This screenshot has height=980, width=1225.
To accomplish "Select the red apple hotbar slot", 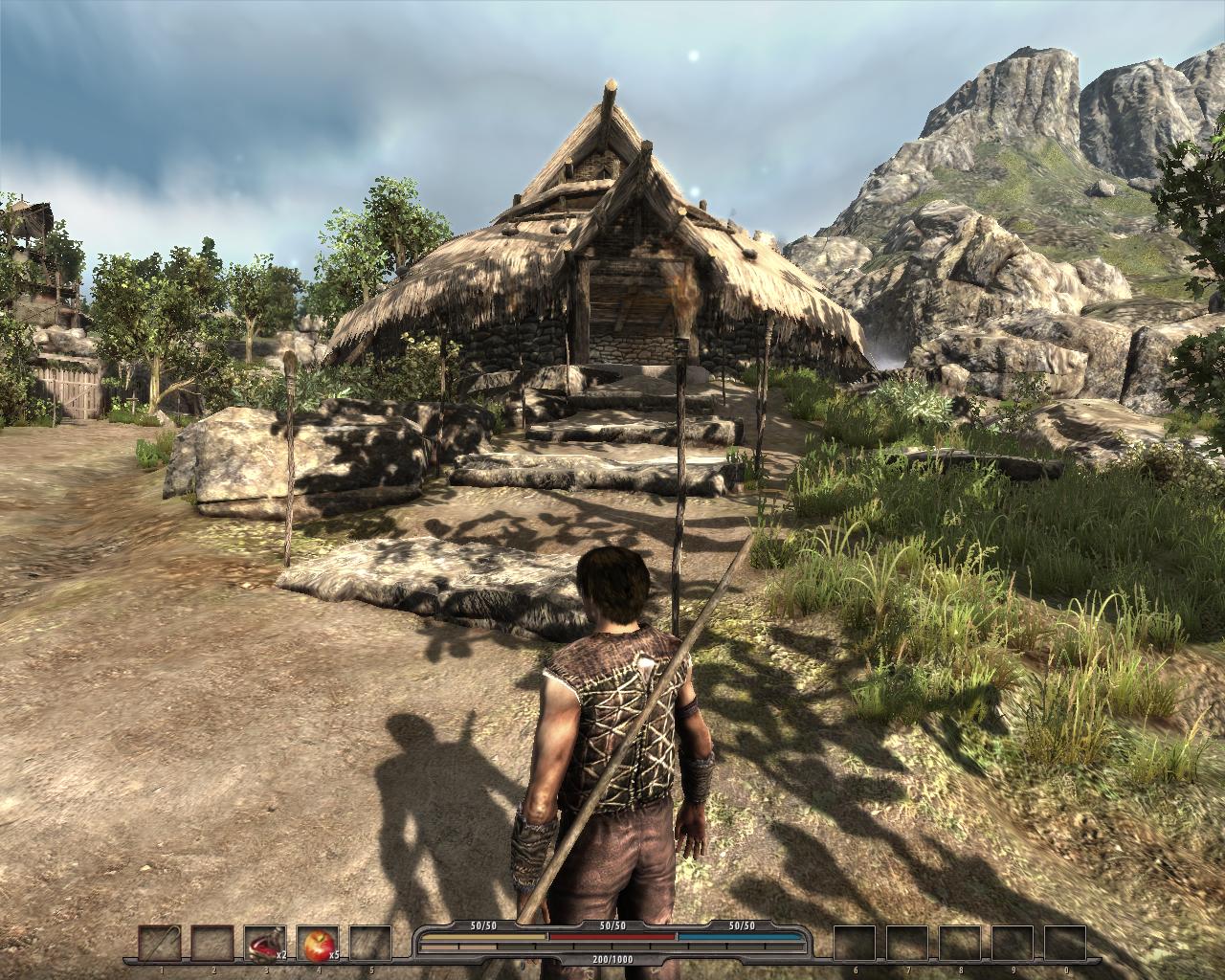I will 316,945.
